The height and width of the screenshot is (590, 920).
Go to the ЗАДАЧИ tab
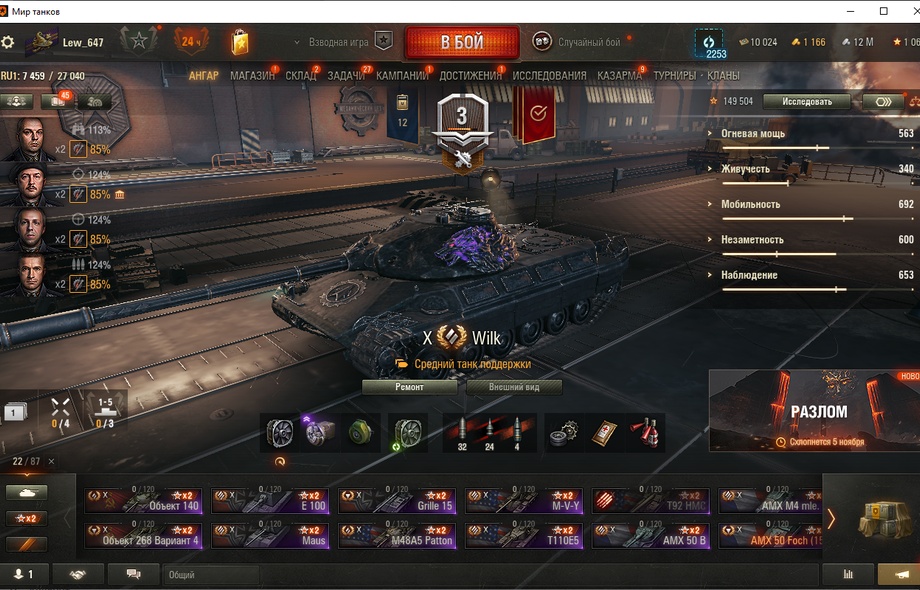[346, 76]
